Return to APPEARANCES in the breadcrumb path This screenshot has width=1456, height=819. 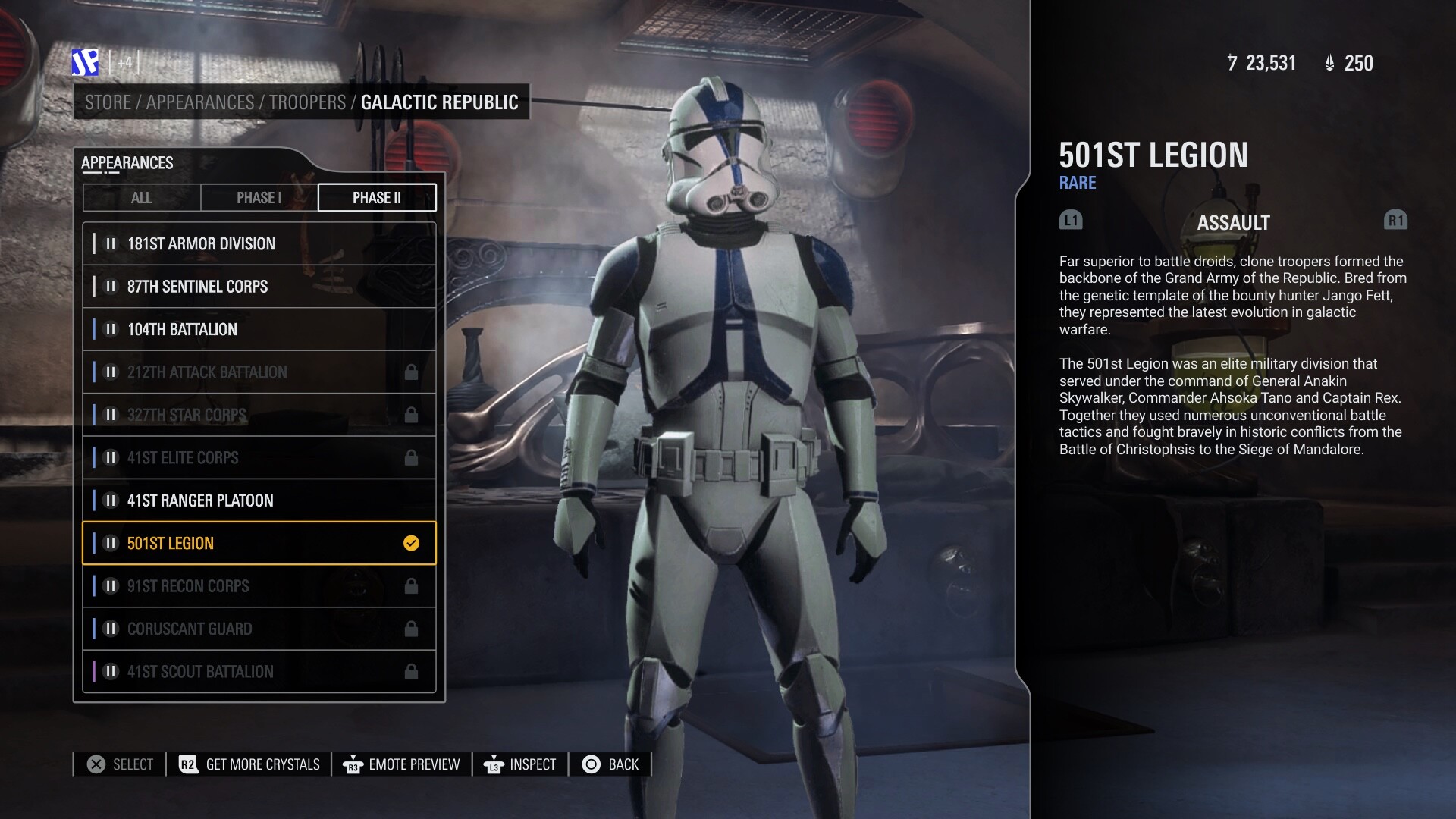point(200,102)
